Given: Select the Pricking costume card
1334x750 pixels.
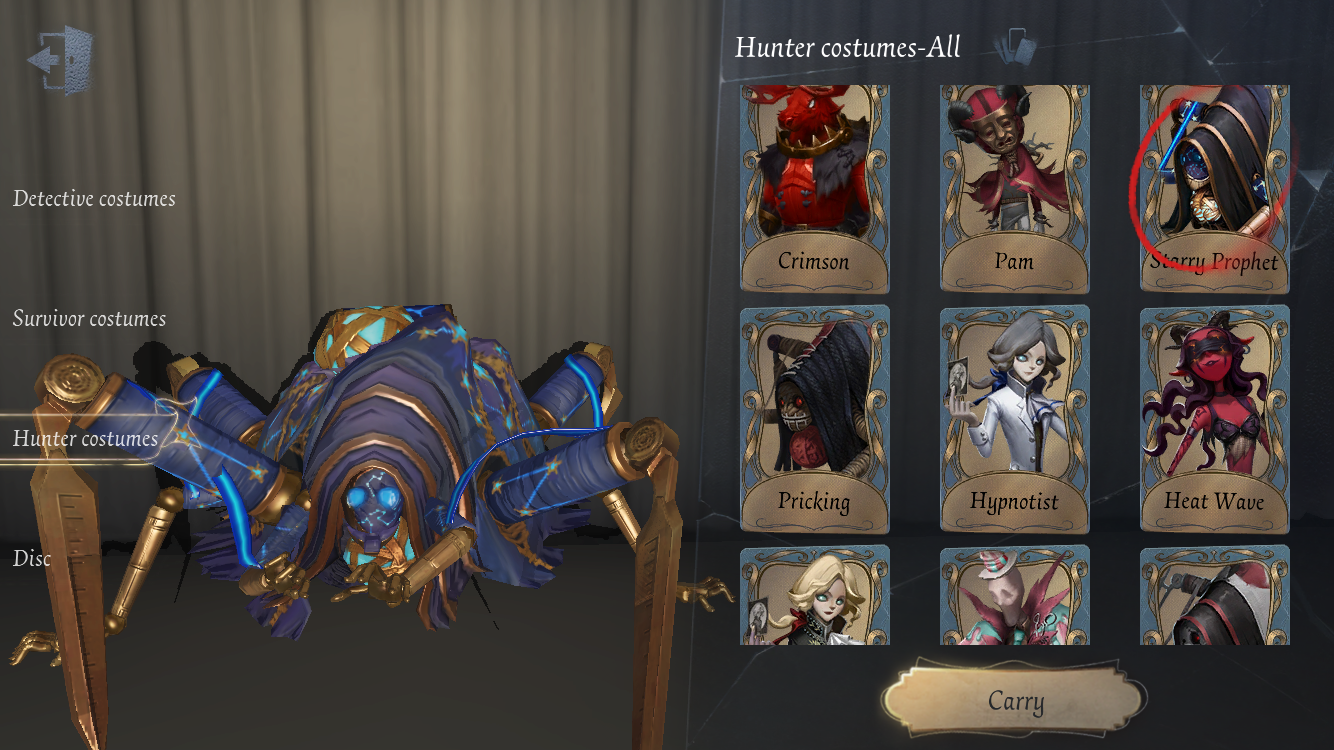Looking at the screenshot, I should [814, 419].
